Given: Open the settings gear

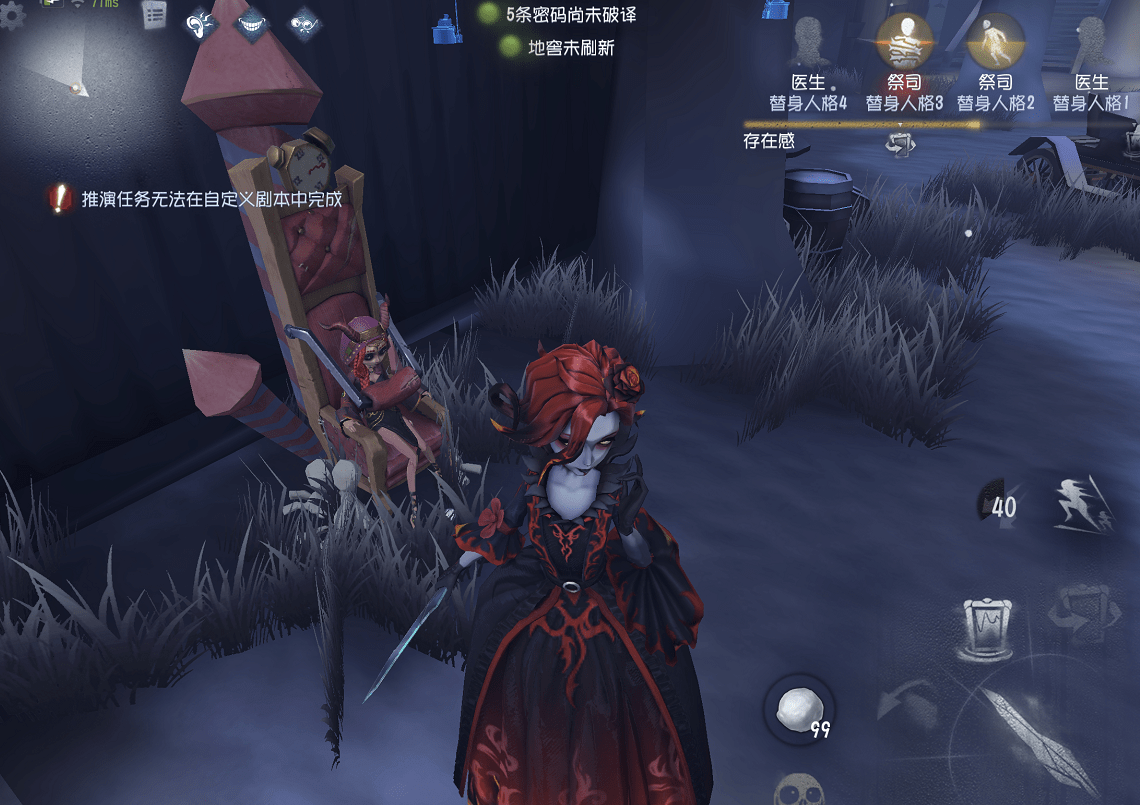Looking at the screenshot, I should [x=12, y=15].
